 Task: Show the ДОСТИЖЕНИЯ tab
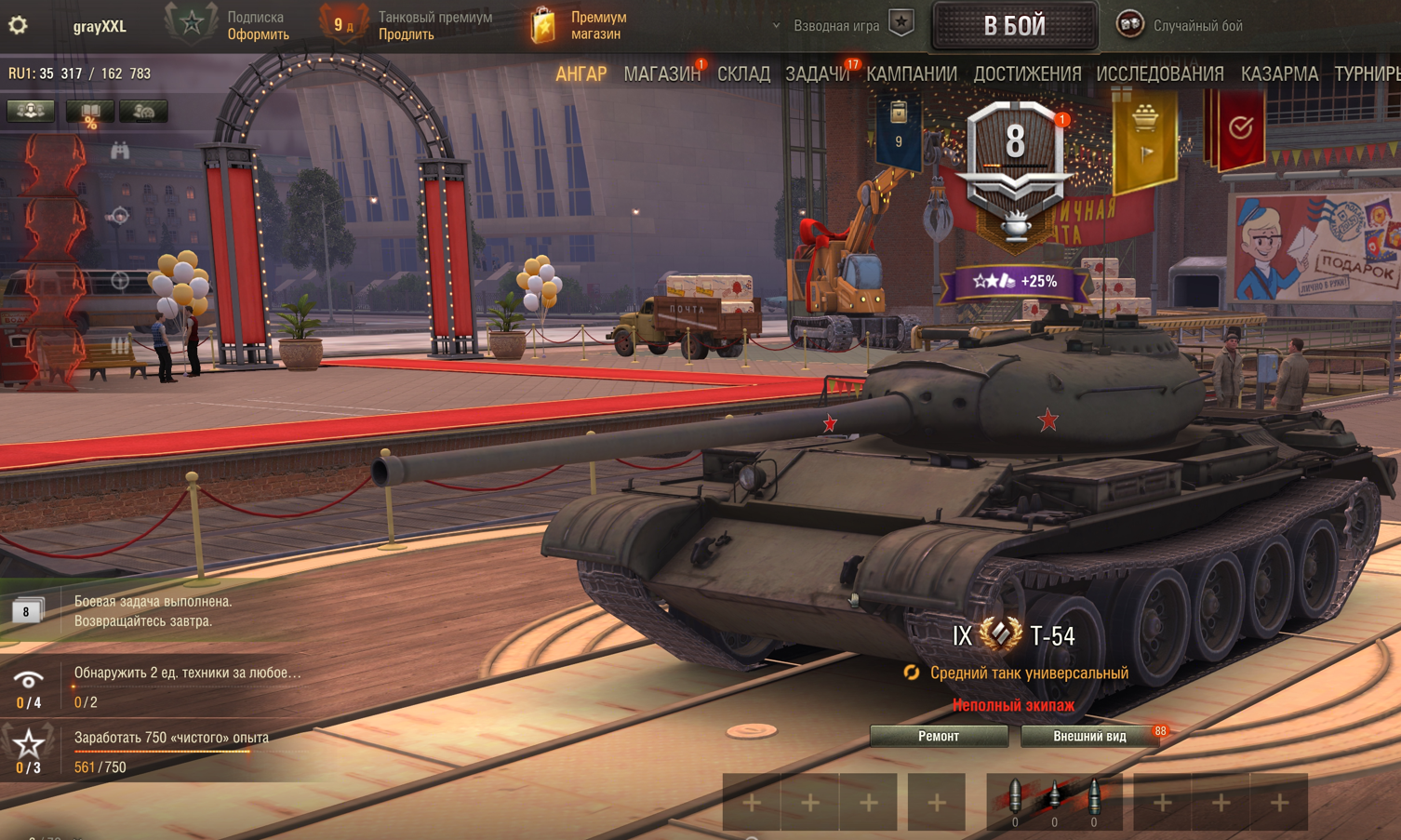pos(1027,73)
